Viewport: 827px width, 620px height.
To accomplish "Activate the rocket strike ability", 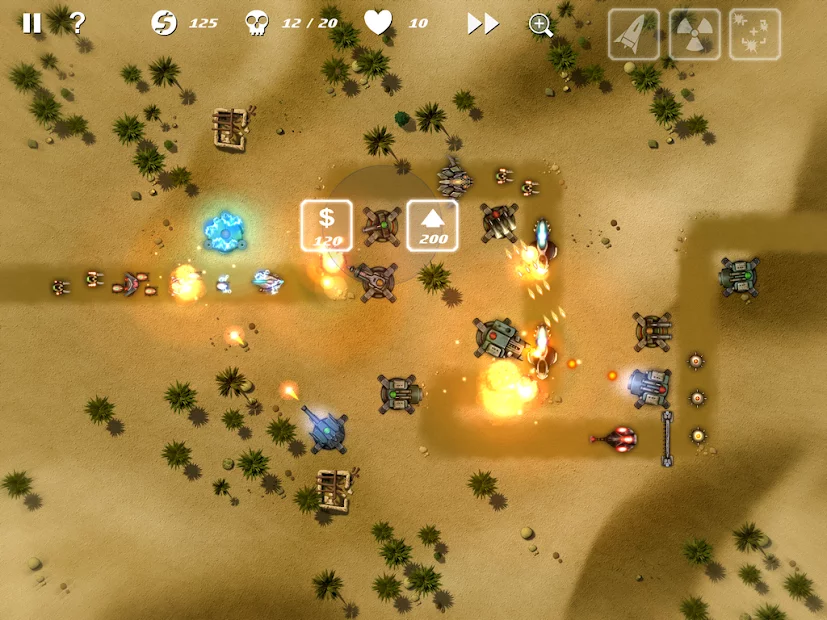I will pos(634,34).
